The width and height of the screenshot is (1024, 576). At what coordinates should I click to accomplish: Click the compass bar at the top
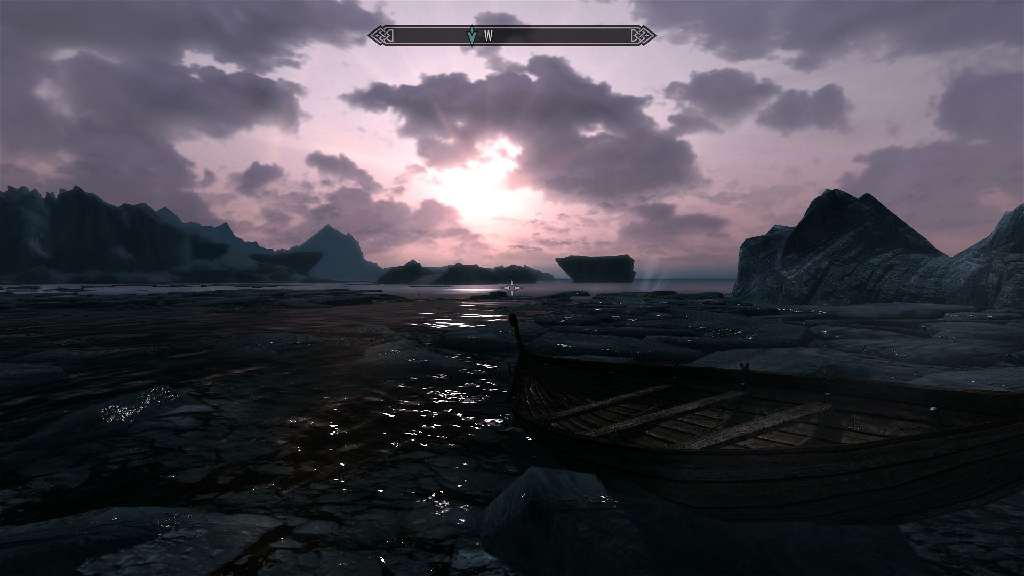click(x=560, y=35)
